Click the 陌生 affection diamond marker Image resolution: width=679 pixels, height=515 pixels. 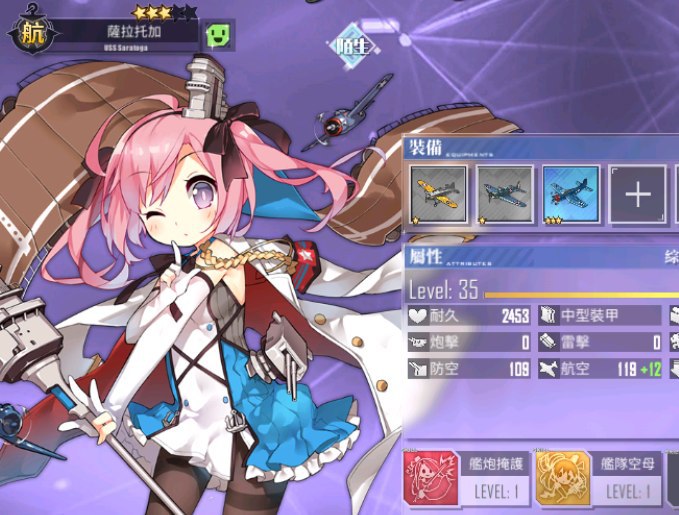[351, 45]
